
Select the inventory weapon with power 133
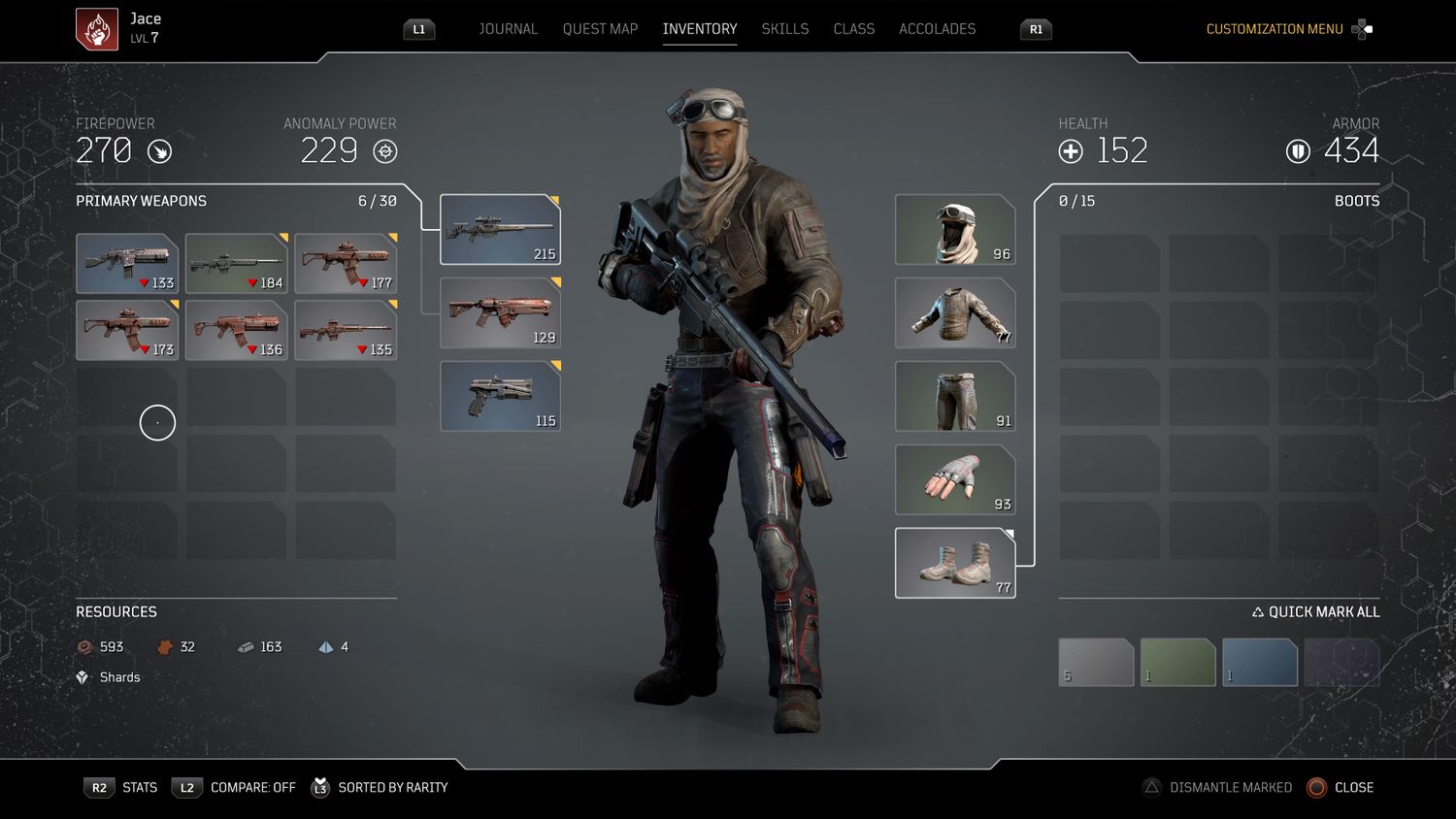click(x=127, y=263)
